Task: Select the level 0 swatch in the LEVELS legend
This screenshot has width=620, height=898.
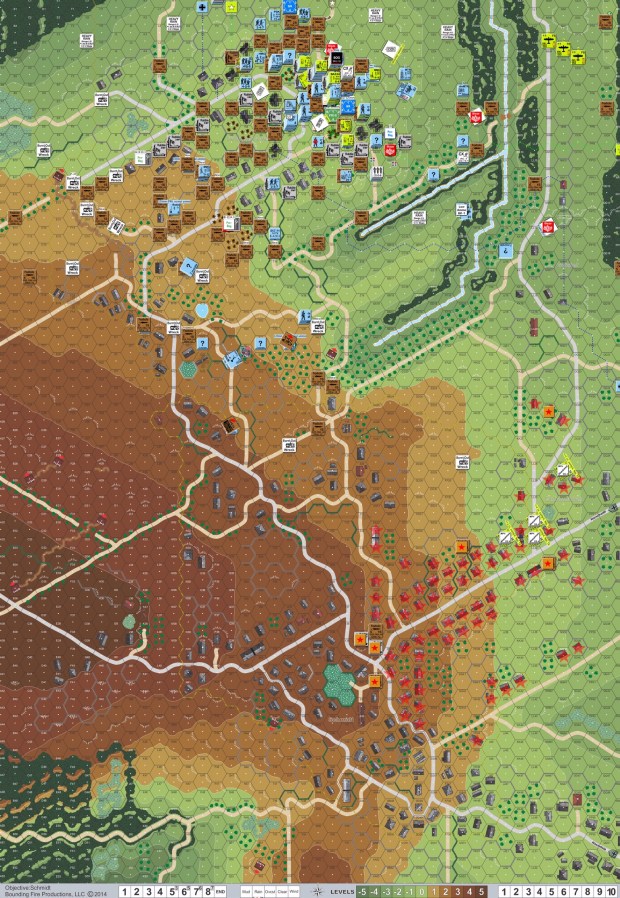Action: coord(422,890)
